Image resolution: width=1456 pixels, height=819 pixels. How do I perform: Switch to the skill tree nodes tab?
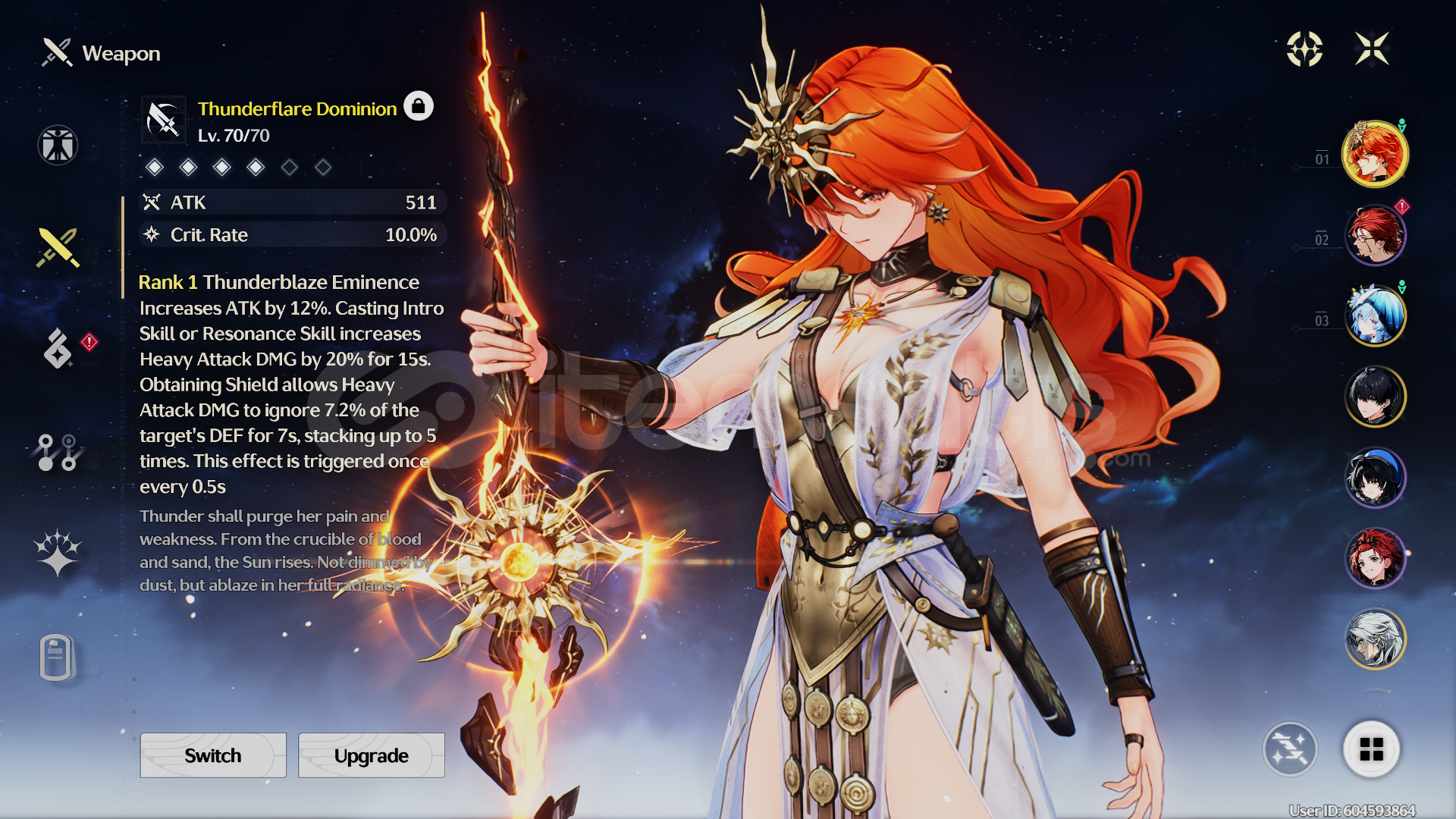[x=58, y=452]
